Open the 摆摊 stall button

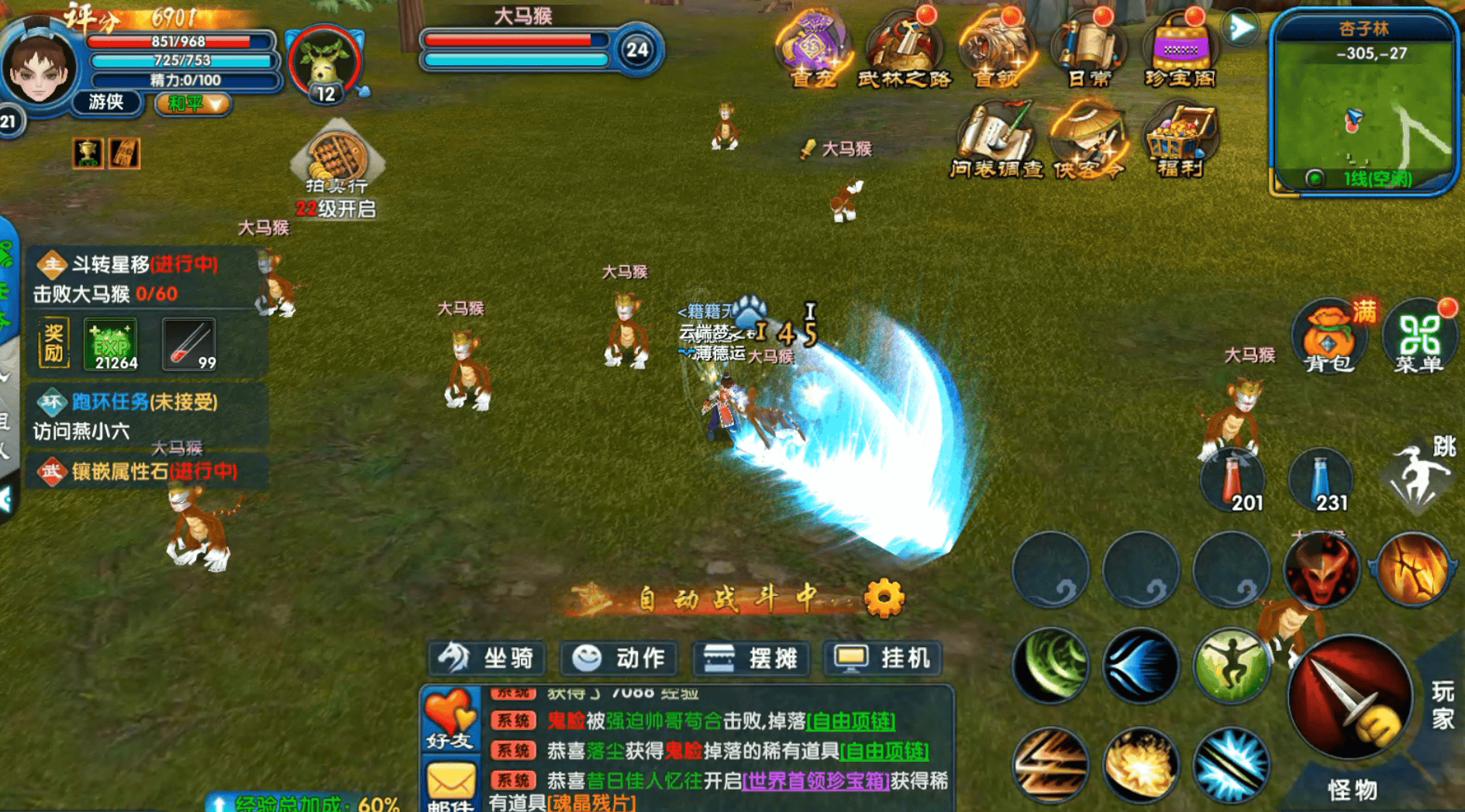point(750,659)
